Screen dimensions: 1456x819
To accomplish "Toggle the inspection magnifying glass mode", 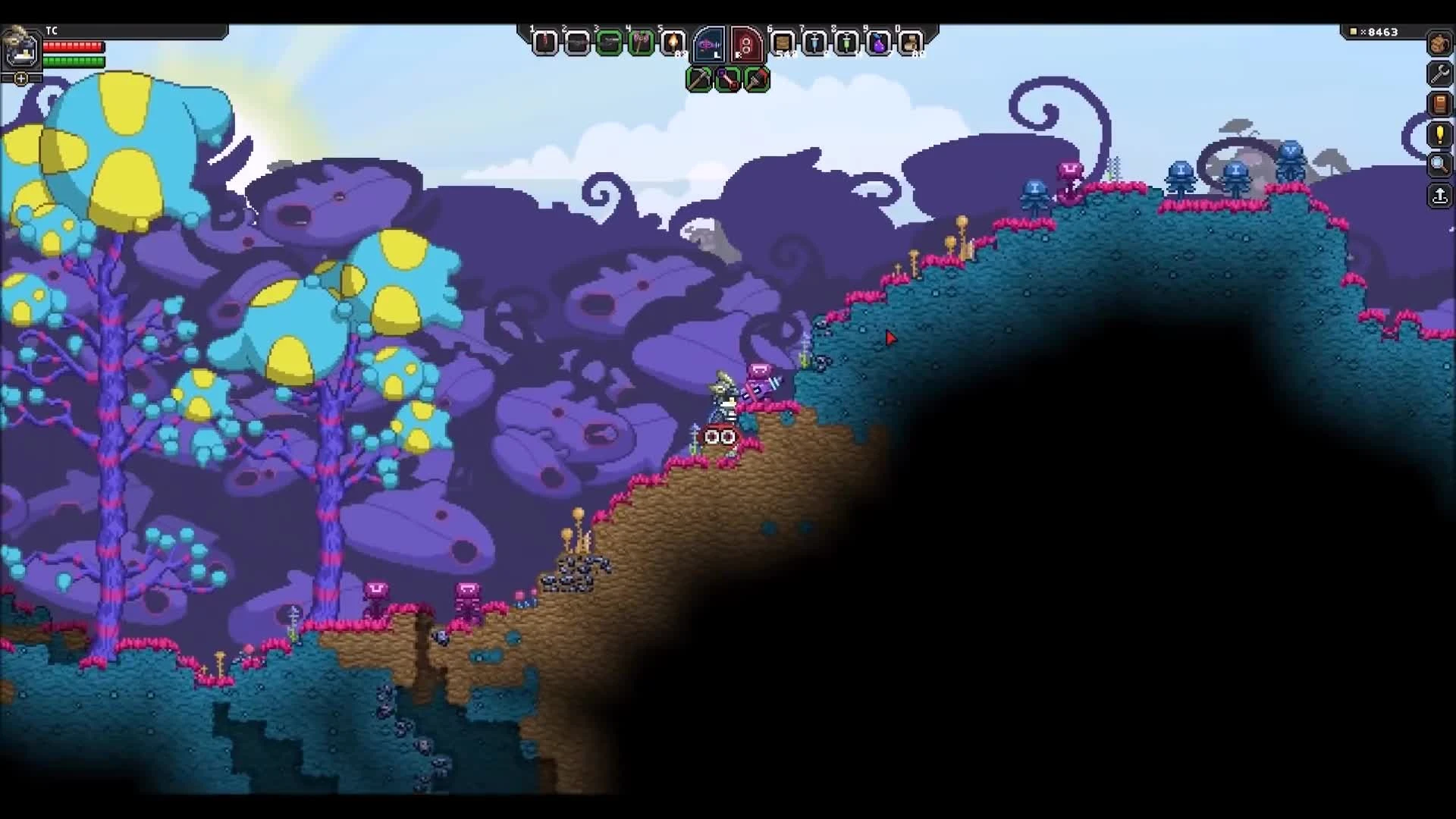I will [x=1439, y=165].
